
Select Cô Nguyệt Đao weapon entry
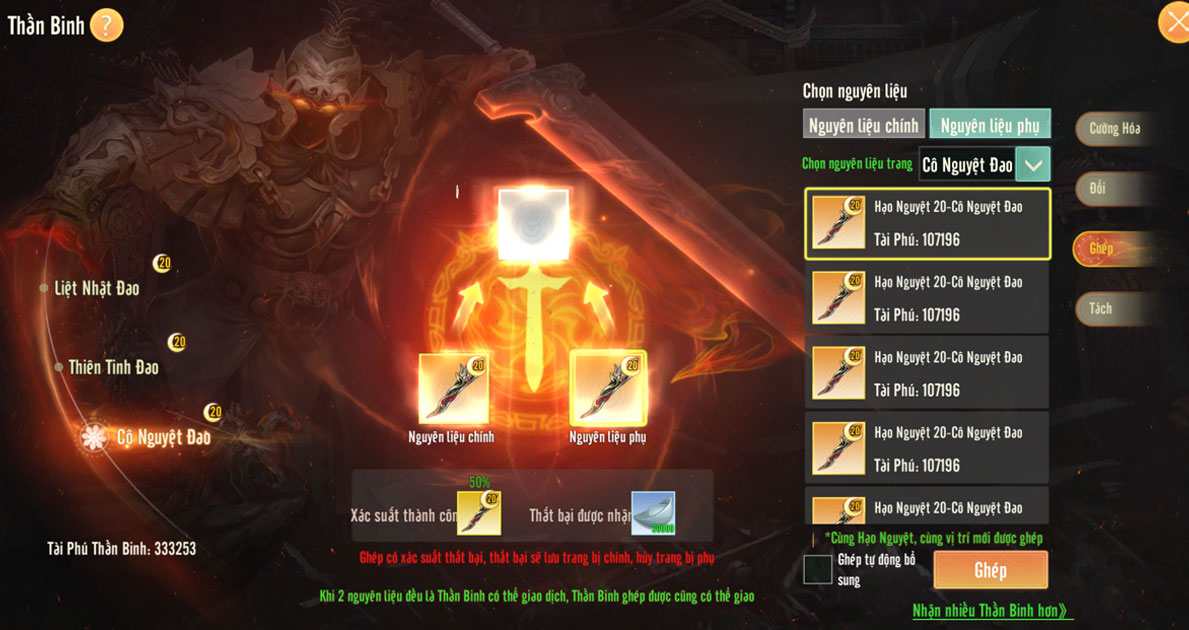point(163,437)
